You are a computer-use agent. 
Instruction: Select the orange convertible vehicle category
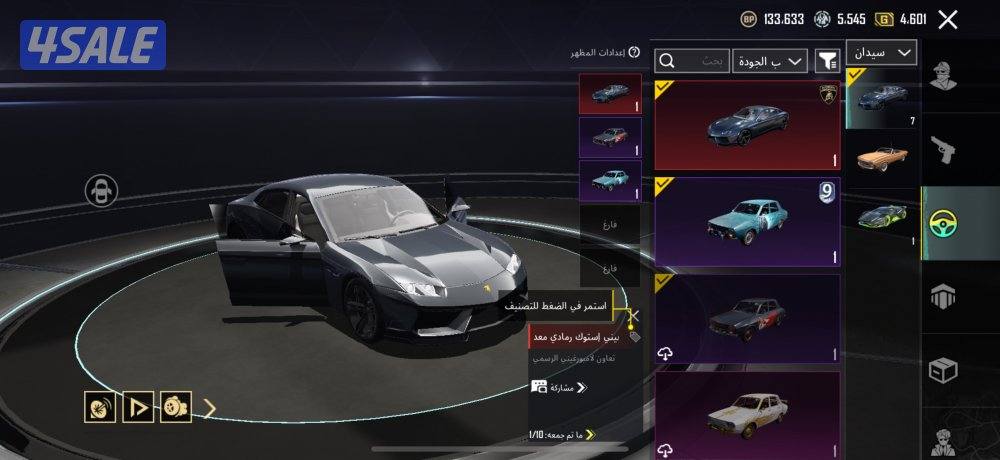pyautogui.click(x=882, y=158)
